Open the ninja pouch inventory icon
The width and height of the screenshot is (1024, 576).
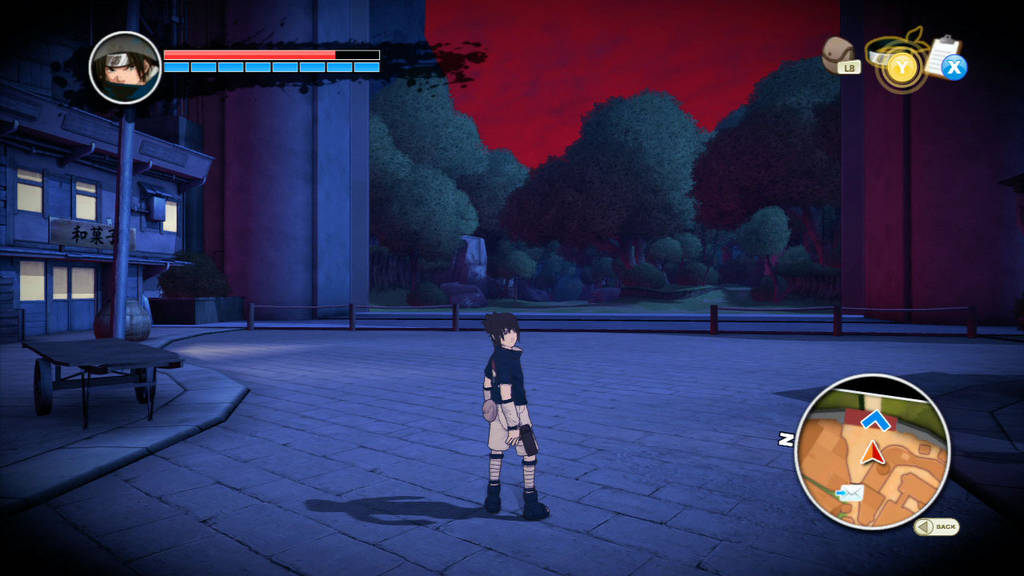click(x=839, y=54)
